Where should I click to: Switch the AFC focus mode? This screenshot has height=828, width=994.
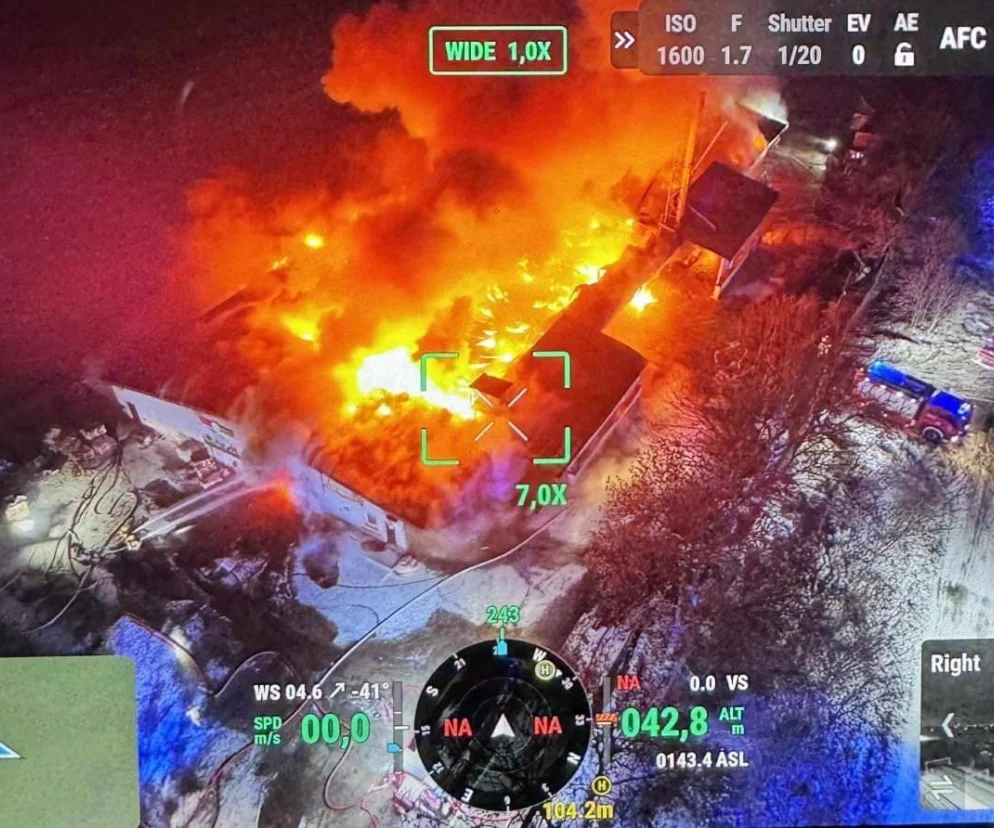coord(964,39)
